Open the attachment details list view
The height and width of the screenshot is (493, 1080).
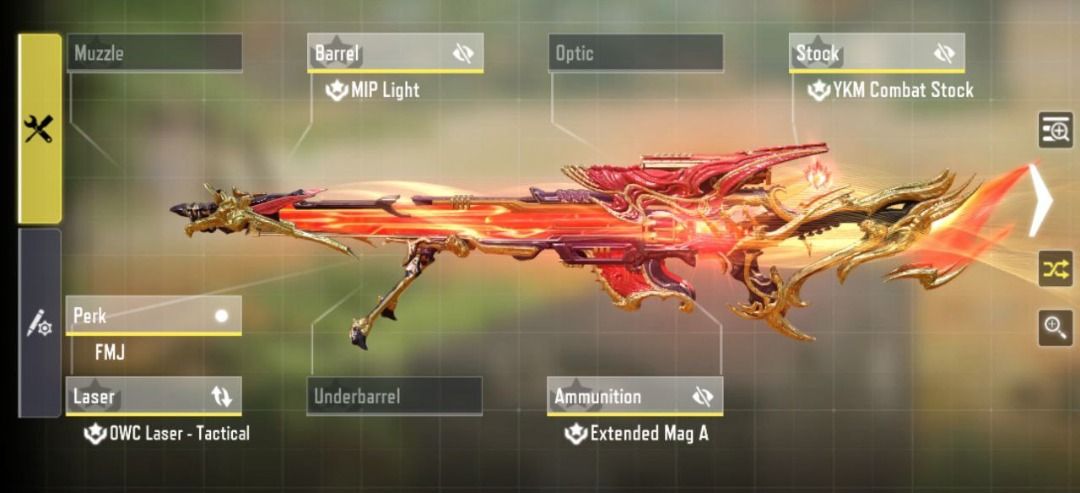1055,130
